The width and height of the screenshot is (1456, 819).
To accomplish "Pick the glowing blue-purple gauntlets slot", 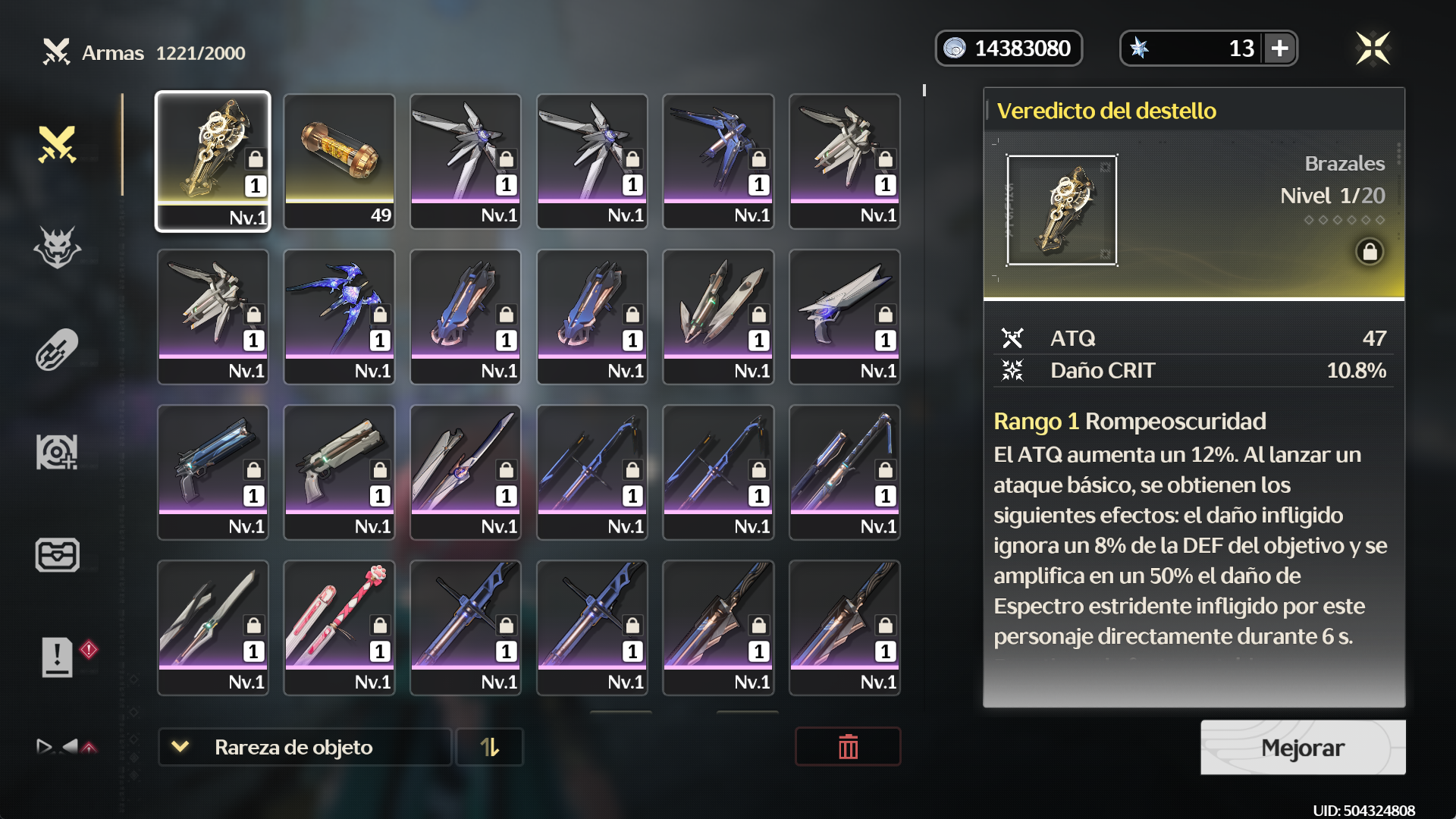I will pos(339,316).
